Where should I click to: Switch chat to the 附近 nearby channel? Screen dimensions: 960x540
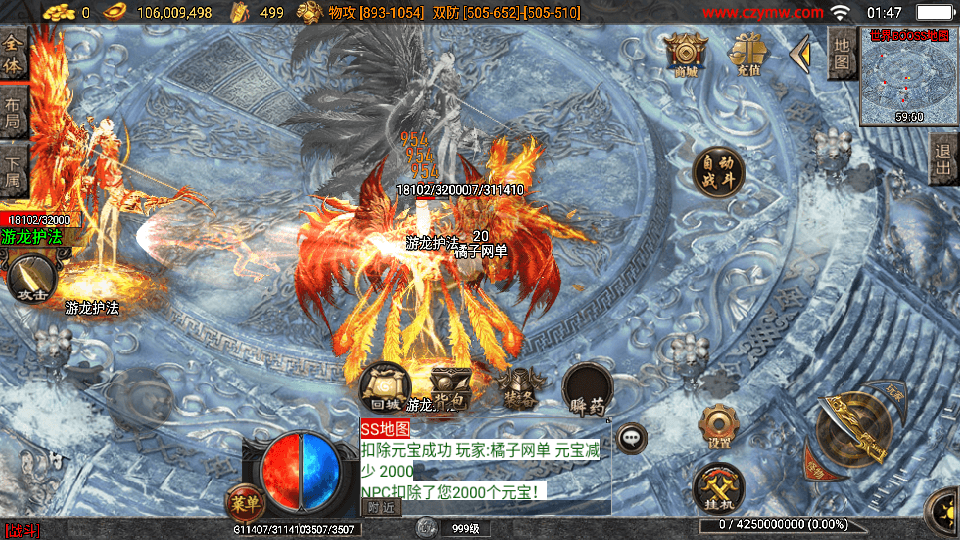(380, 507)
